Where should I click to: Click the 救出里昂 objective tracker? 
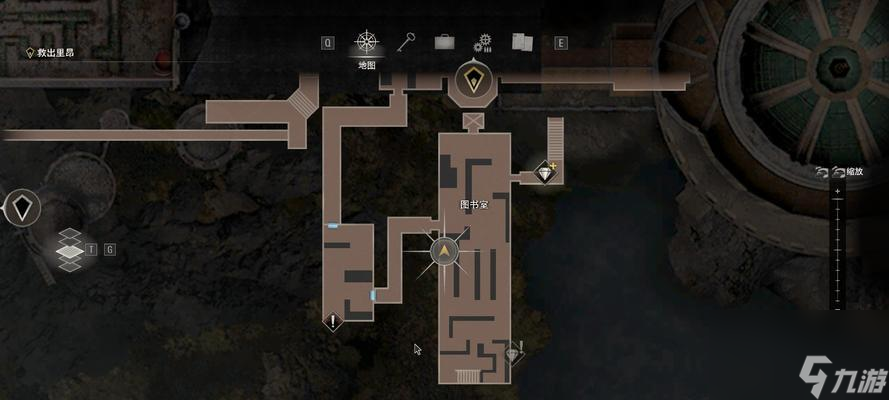[56, 52]
